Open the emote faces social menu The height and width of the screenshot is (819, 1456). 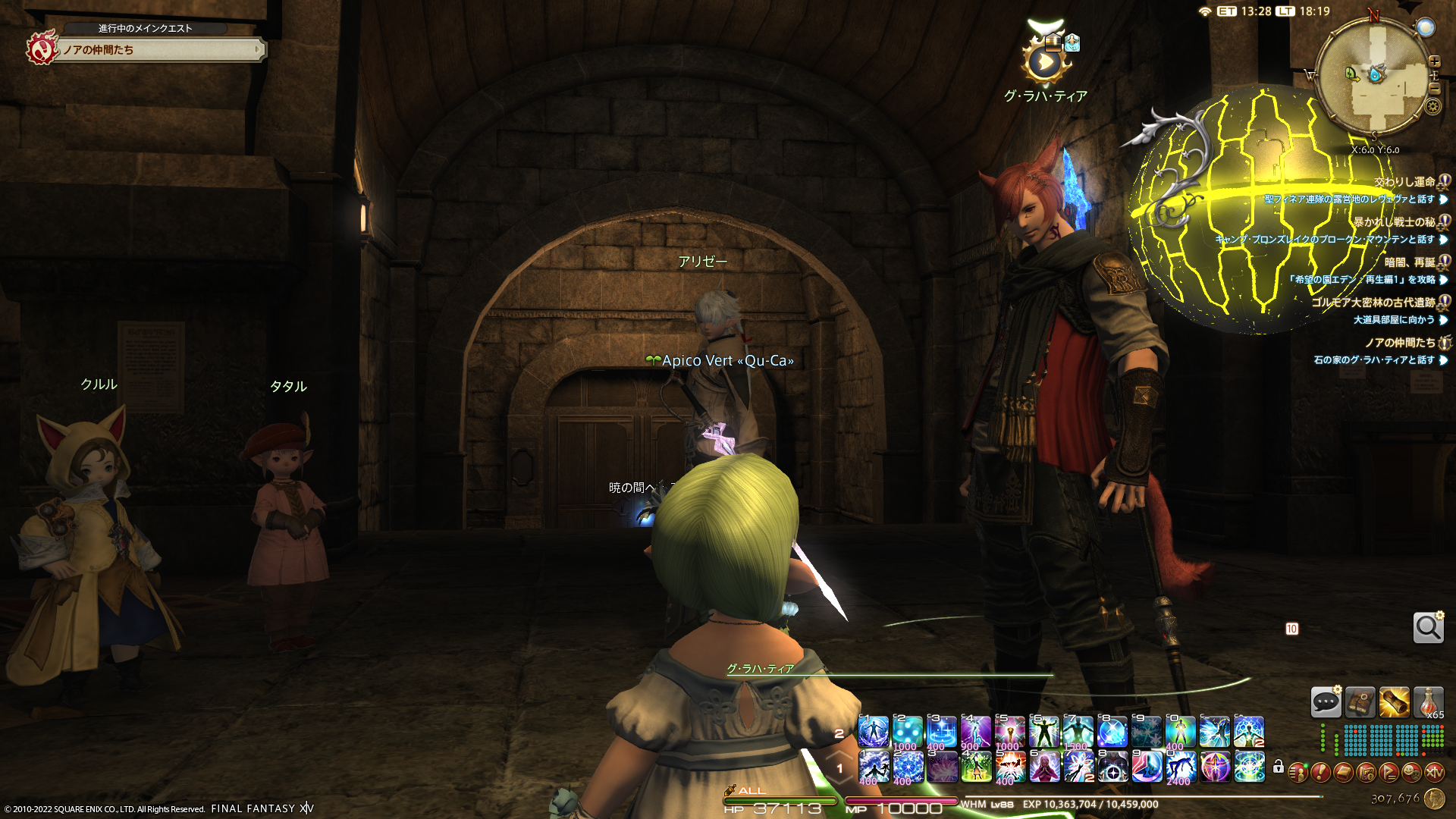click(x=1411, y=772)
